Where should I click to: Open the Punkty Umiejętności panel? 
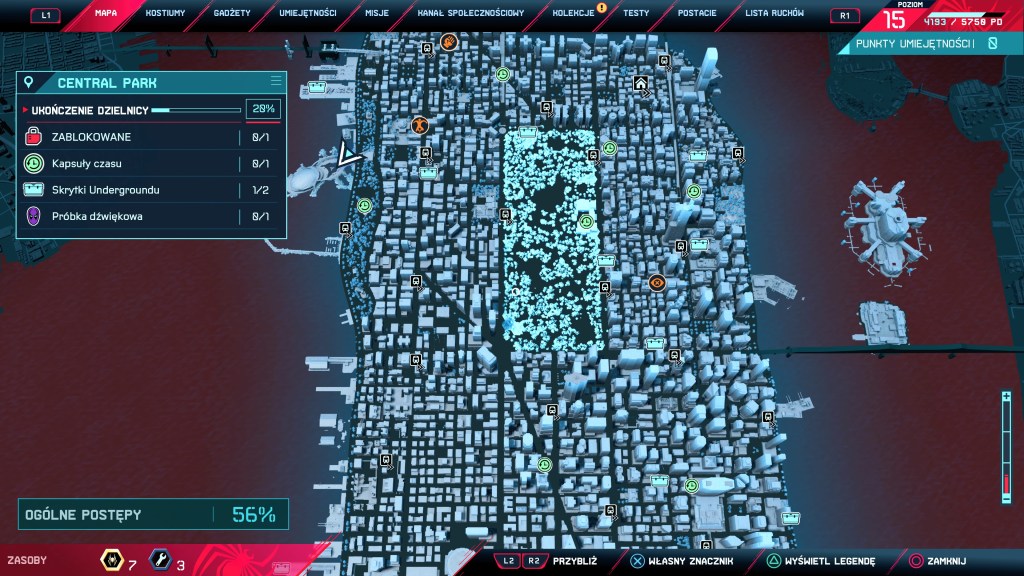(920, 44)
